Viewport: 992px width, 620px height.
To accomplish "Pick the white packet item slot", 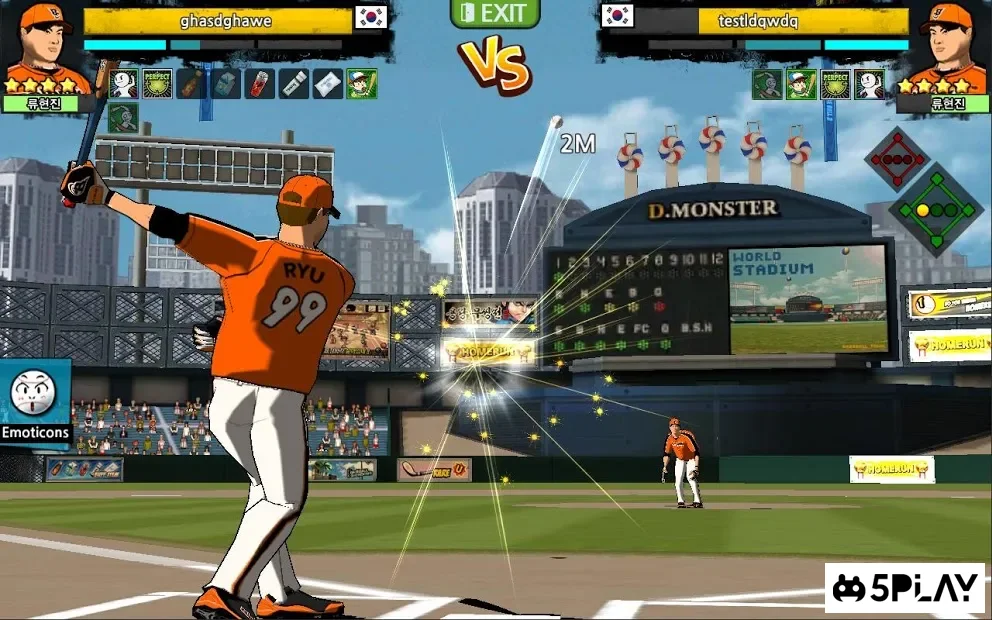I will click(x=328, y=83).
